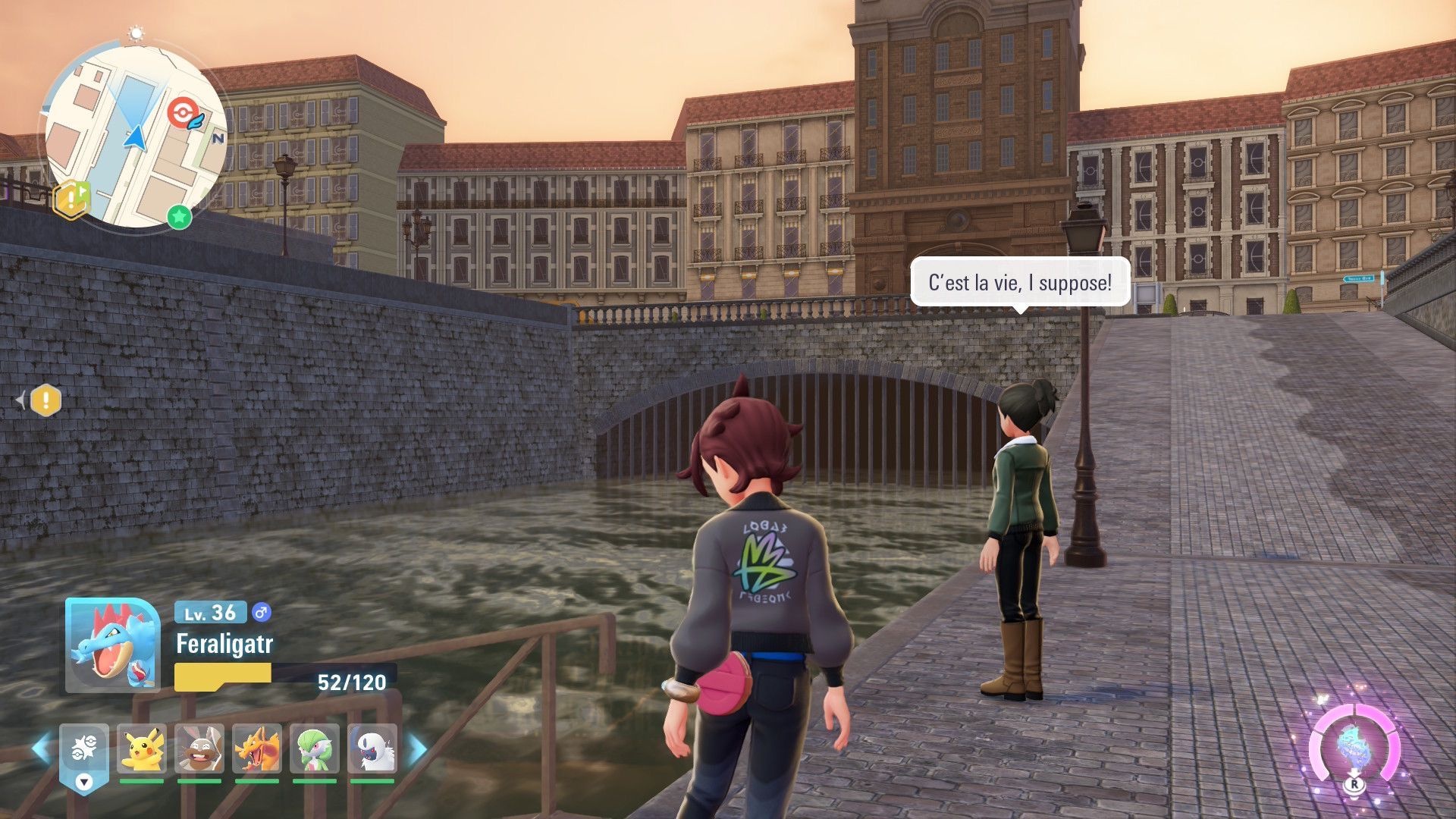This screenshot has height=819, width=1456.
Task: Open the Poké Ball swap slot
Action: tap(84, 748)
